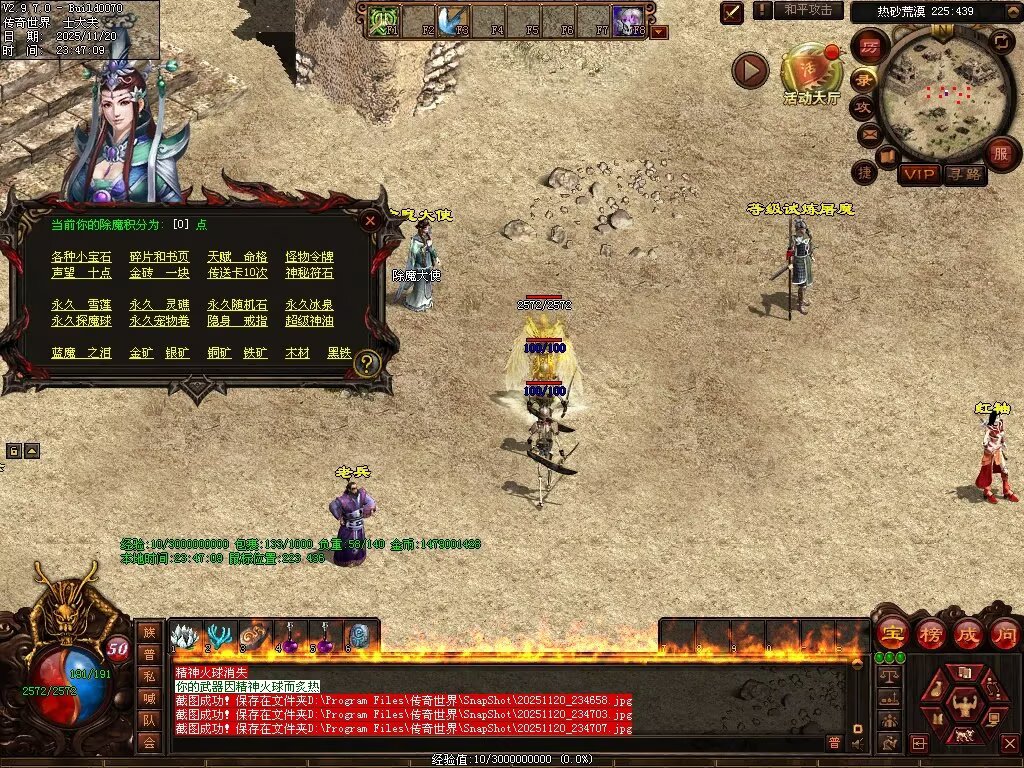Choose the 蓝魔 之泪 link

click(x=81, y=354)
